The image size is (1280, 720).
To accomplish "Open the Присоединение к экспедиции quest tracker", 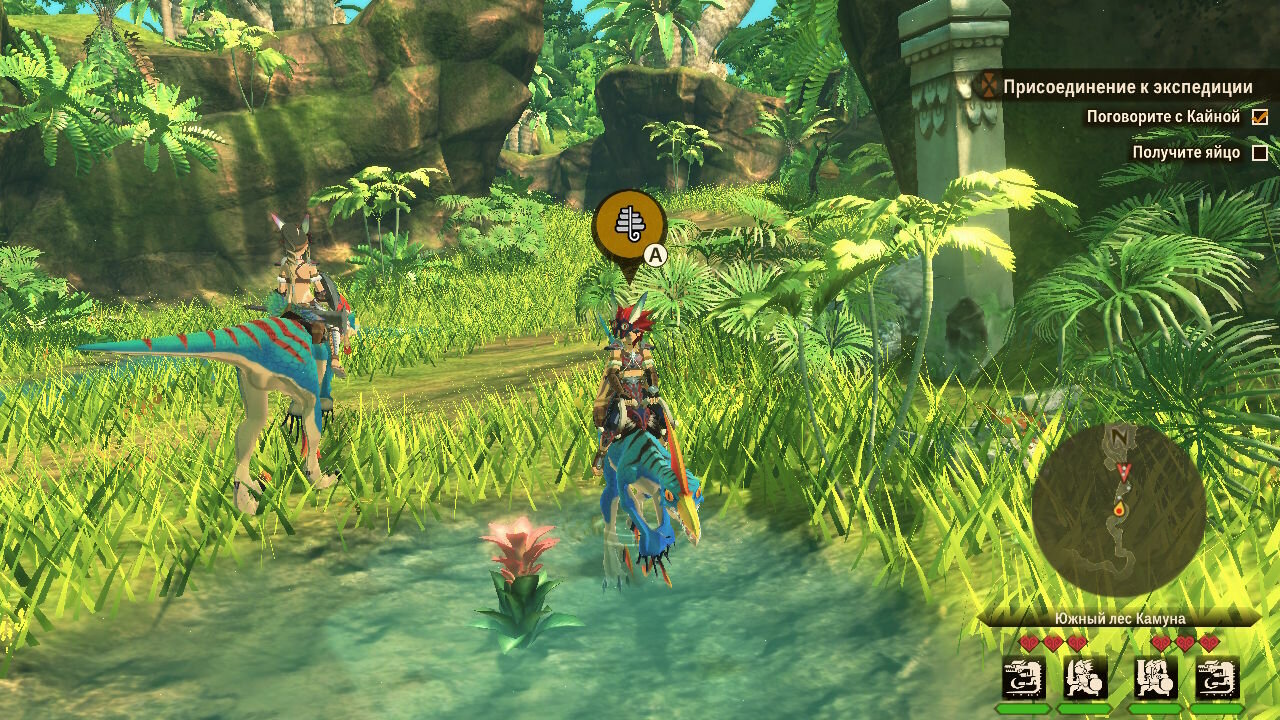I will pyautogui.click(x=1127, y=87).
